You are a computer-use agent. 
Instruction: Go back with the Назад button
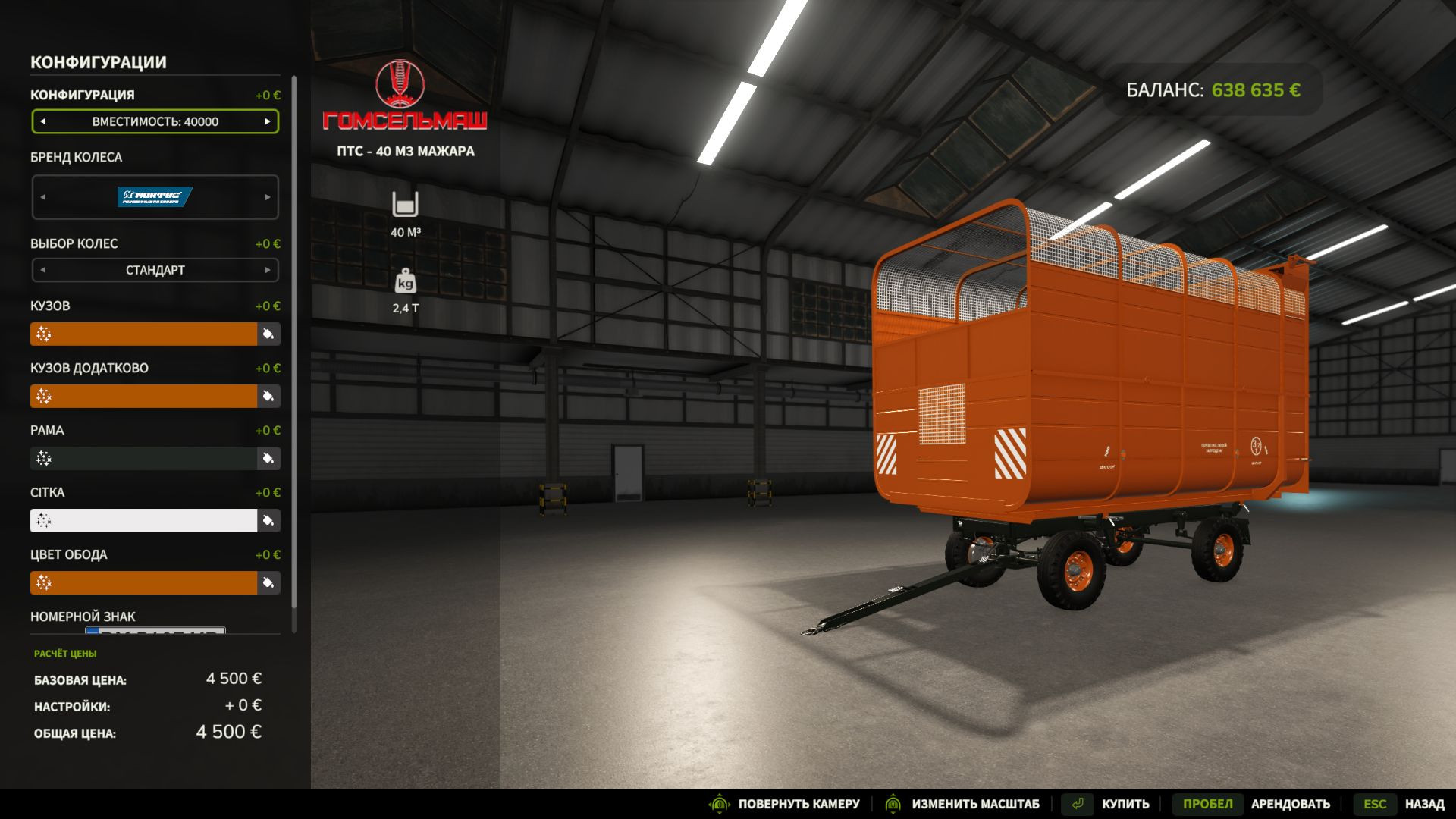click(x=1401, y=804)
